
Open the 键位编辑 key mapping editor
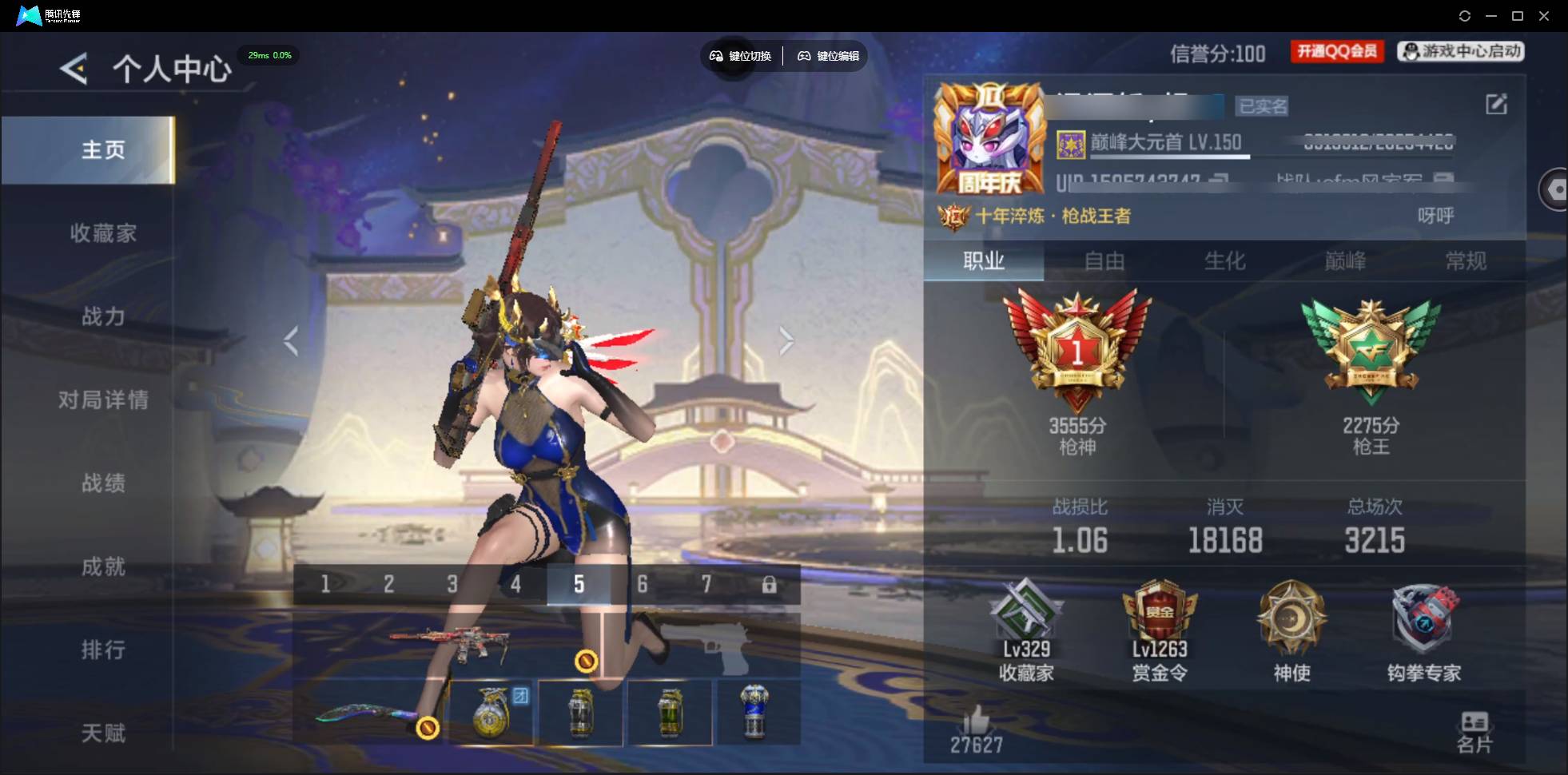coord(829,56)
